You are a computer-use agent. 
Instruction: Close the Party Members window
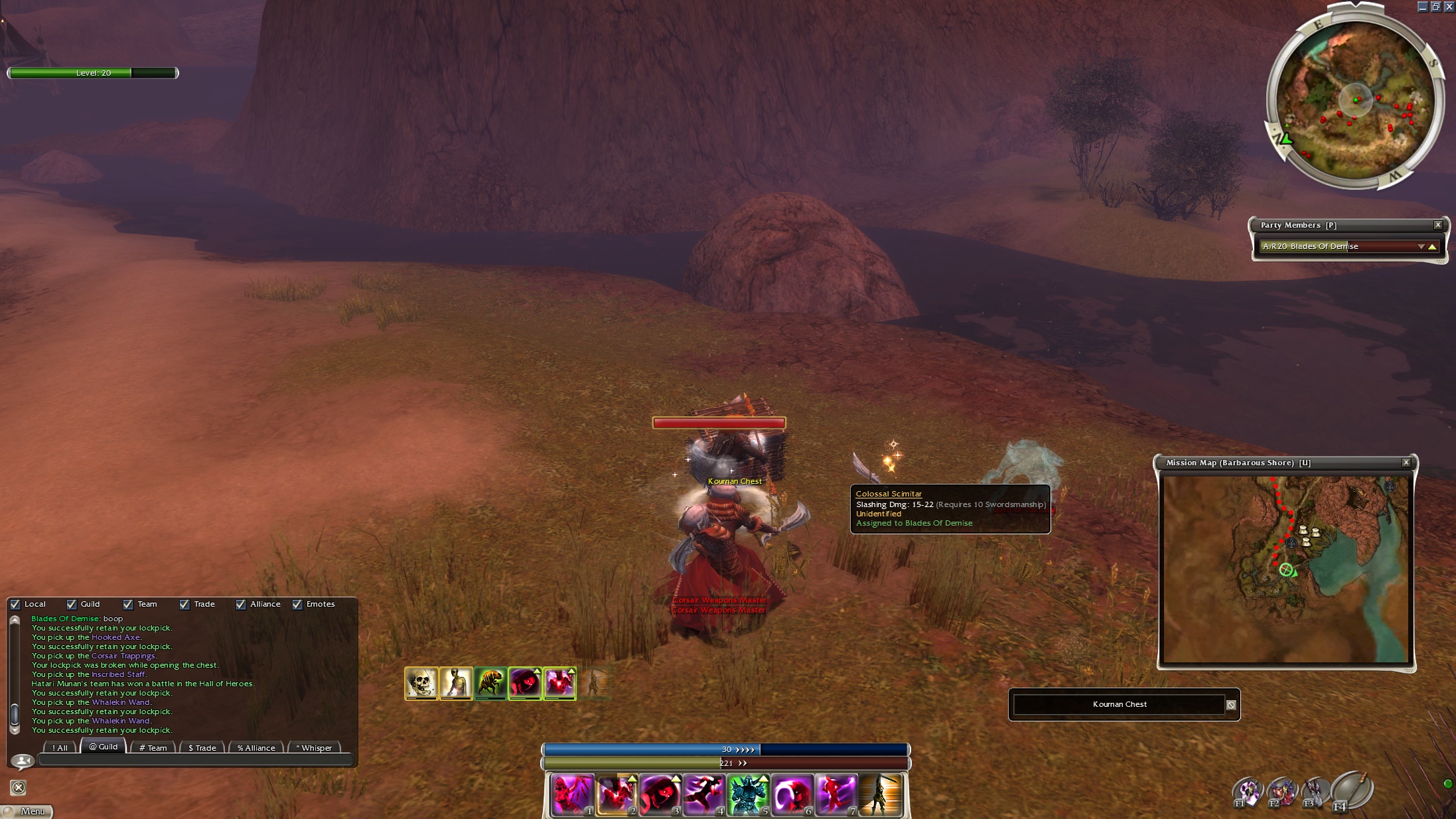pos(1438,225)
